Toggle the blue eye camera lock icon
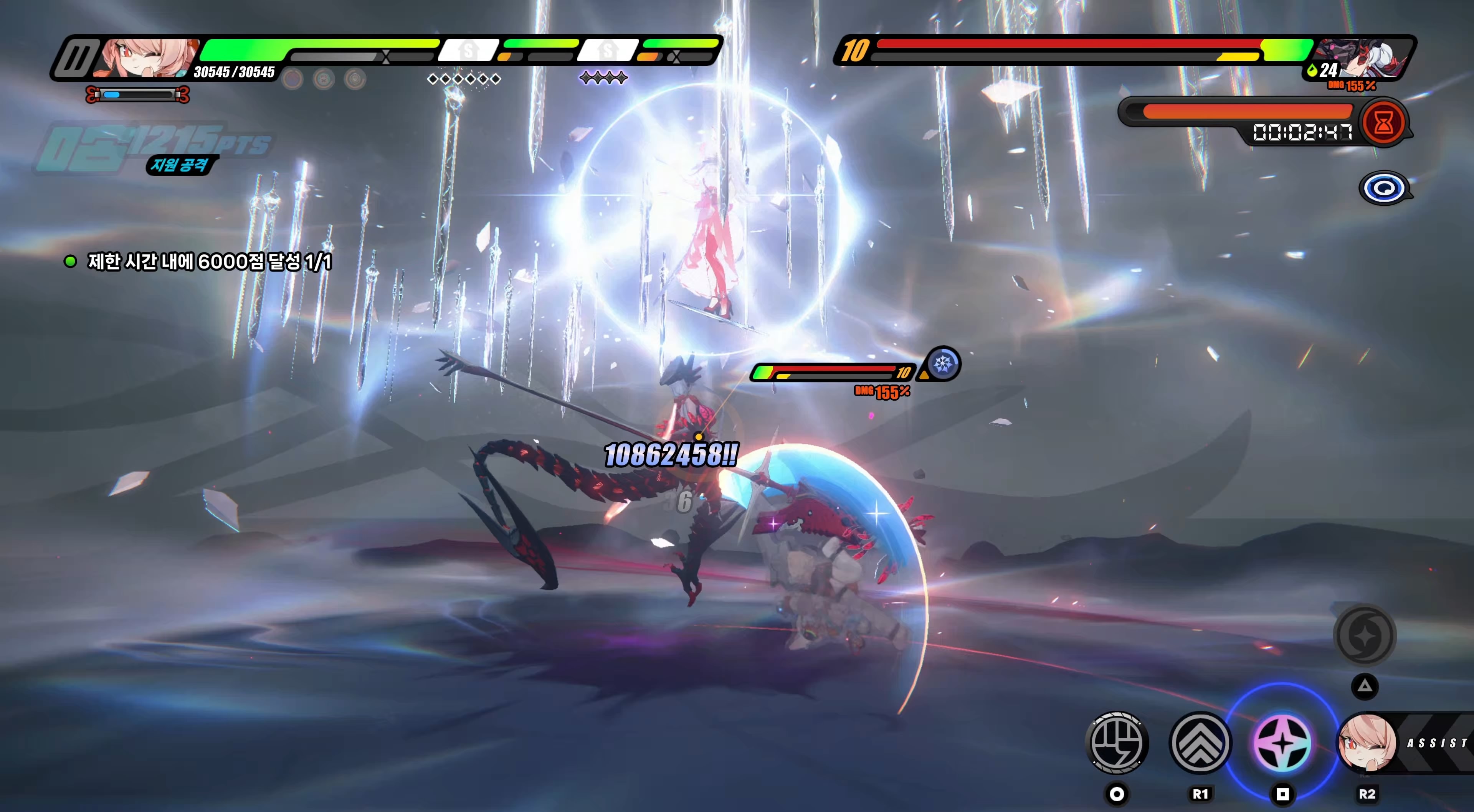 tap(1384, 188)
